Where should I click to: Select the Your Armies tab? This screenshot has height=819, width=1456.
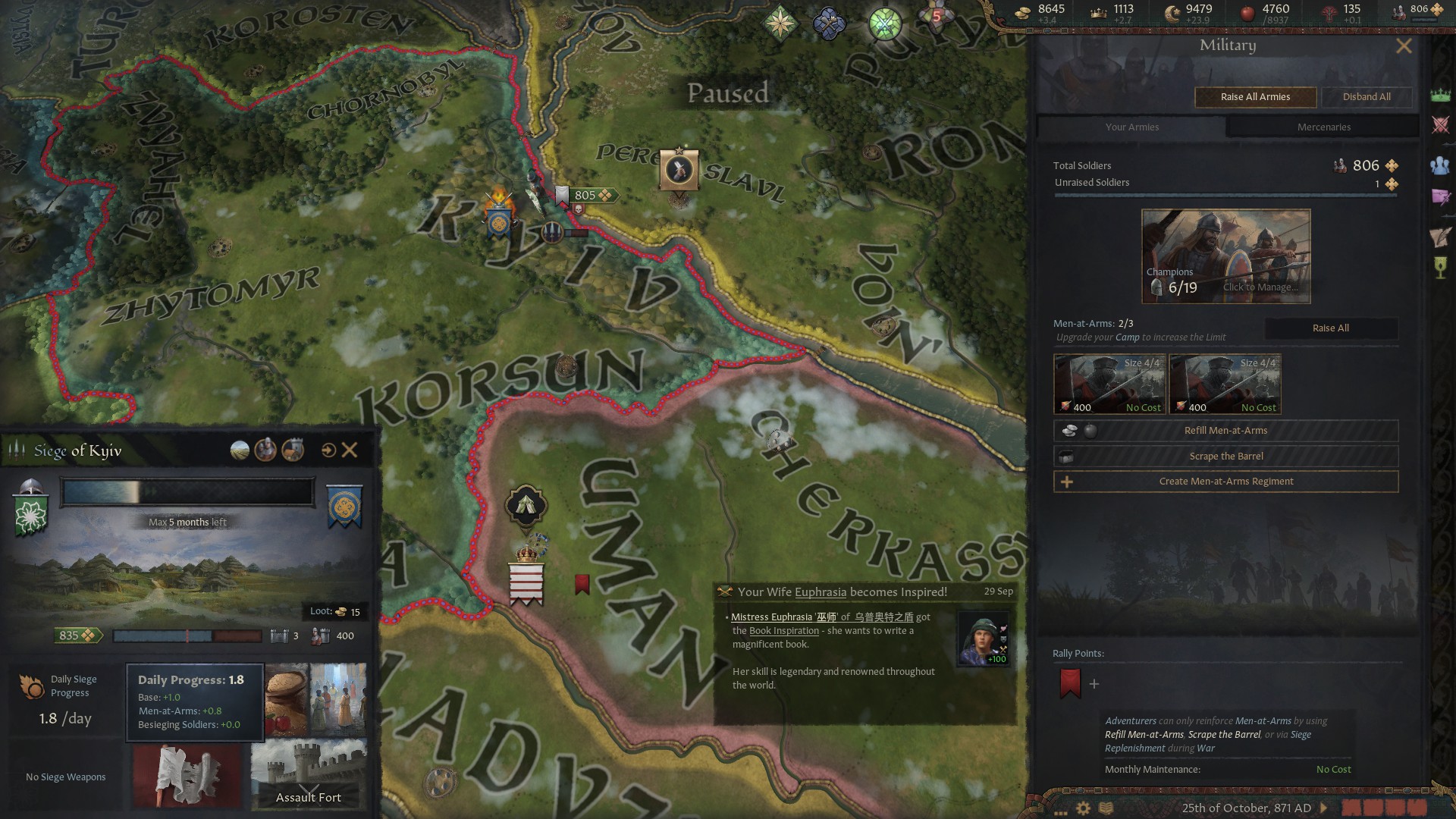[1131, 127]
